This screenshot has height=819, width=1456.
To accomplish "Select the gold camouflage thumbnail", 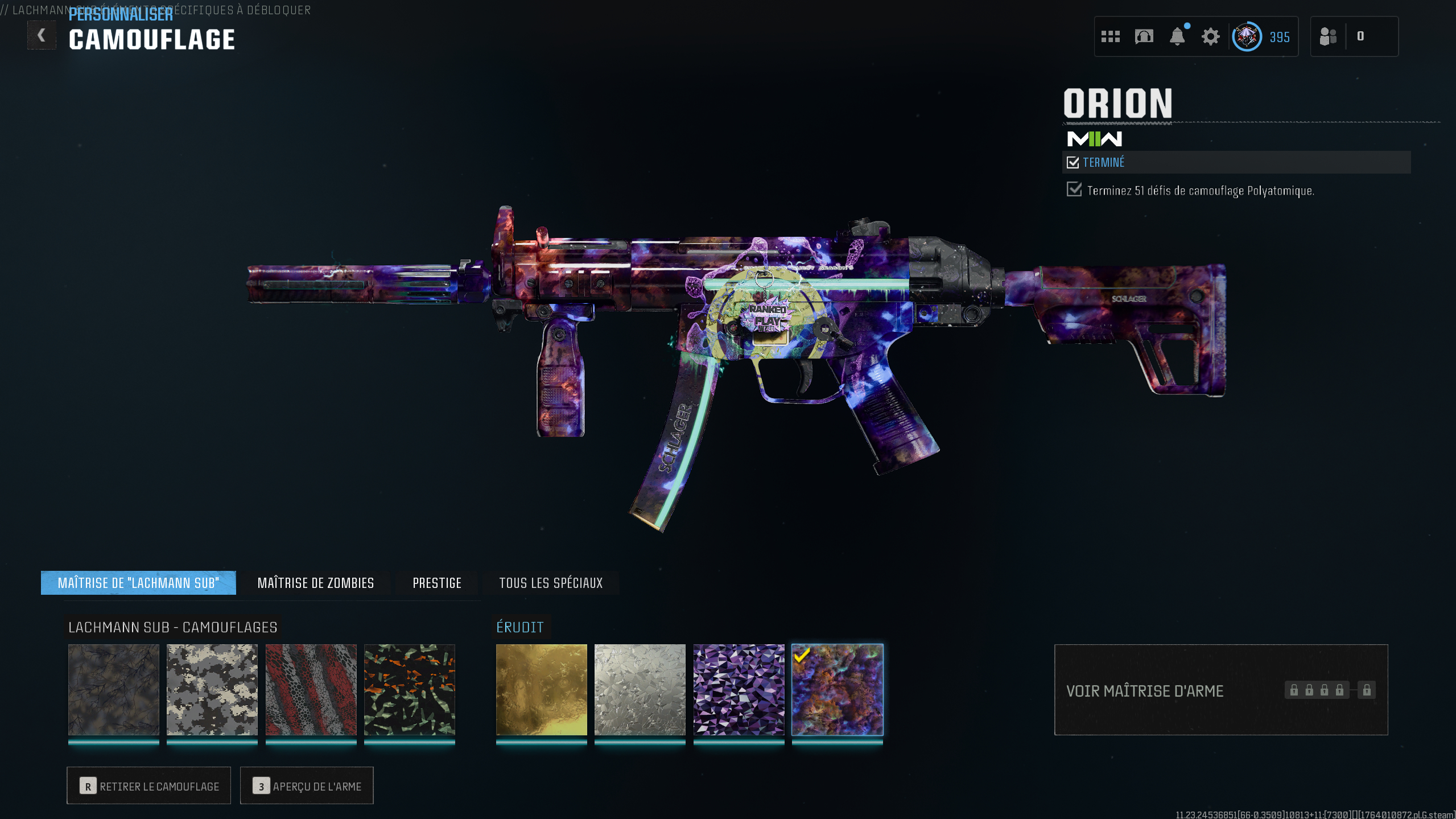I will (x=541, y=689).
